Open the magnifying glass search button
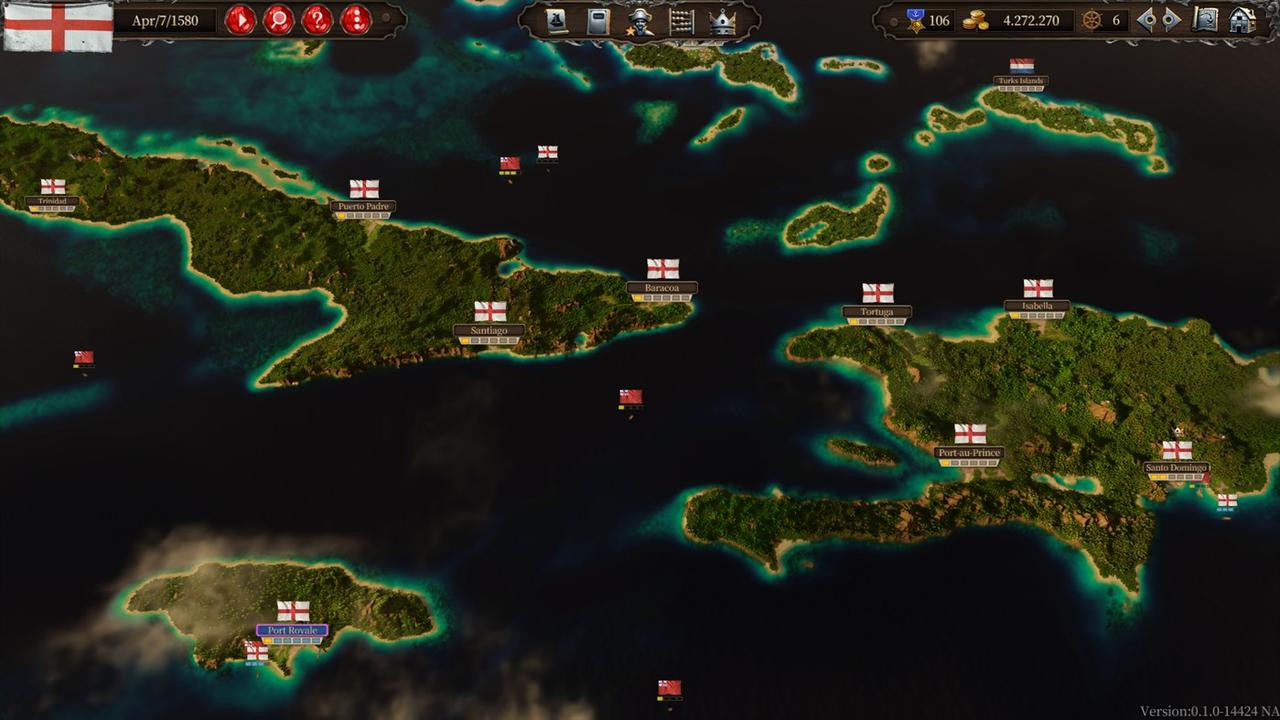This screenshot has height=720, width=1280. (x=278, y=20)
